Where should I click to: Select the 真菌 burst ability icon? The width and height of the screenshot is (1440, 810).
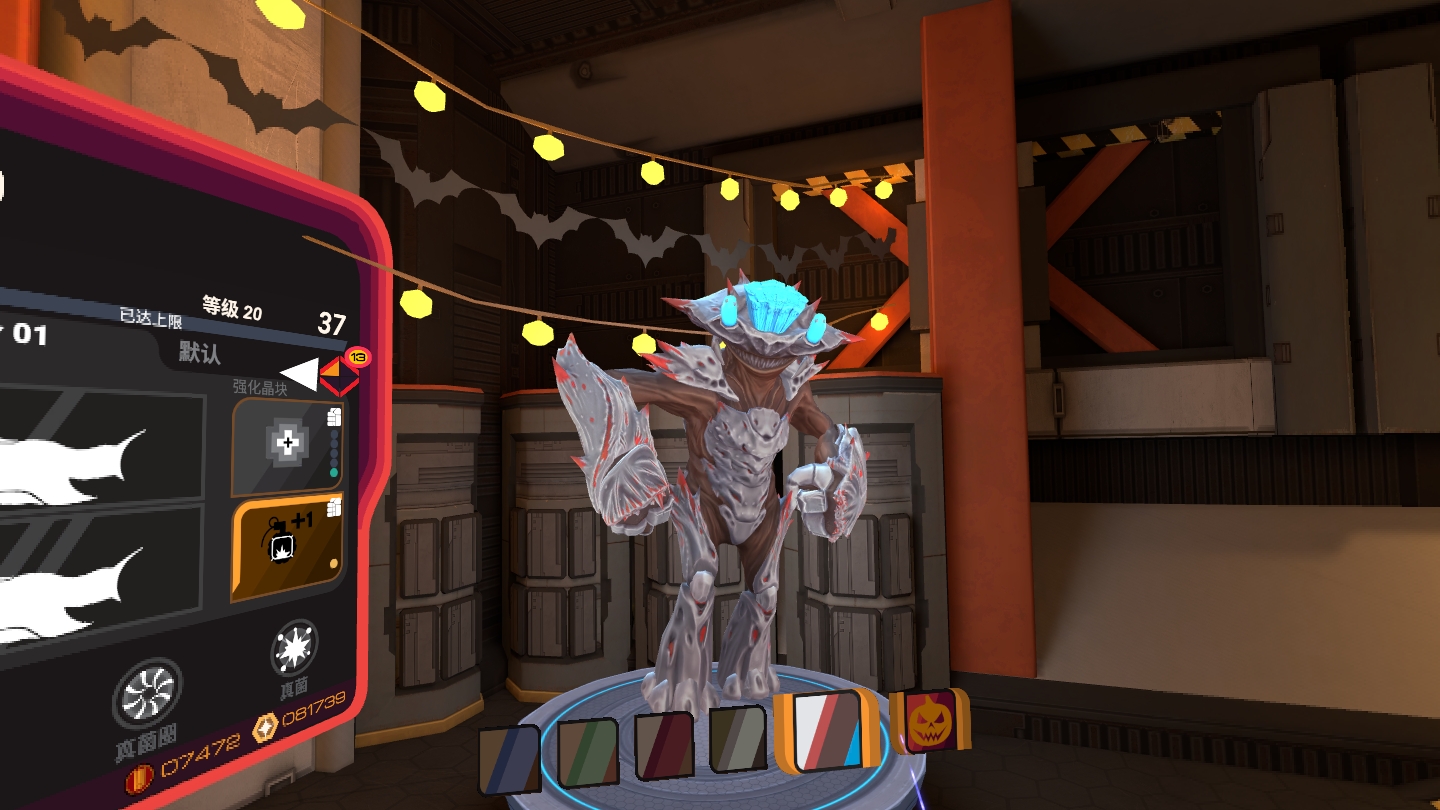(x=295, y=648)
